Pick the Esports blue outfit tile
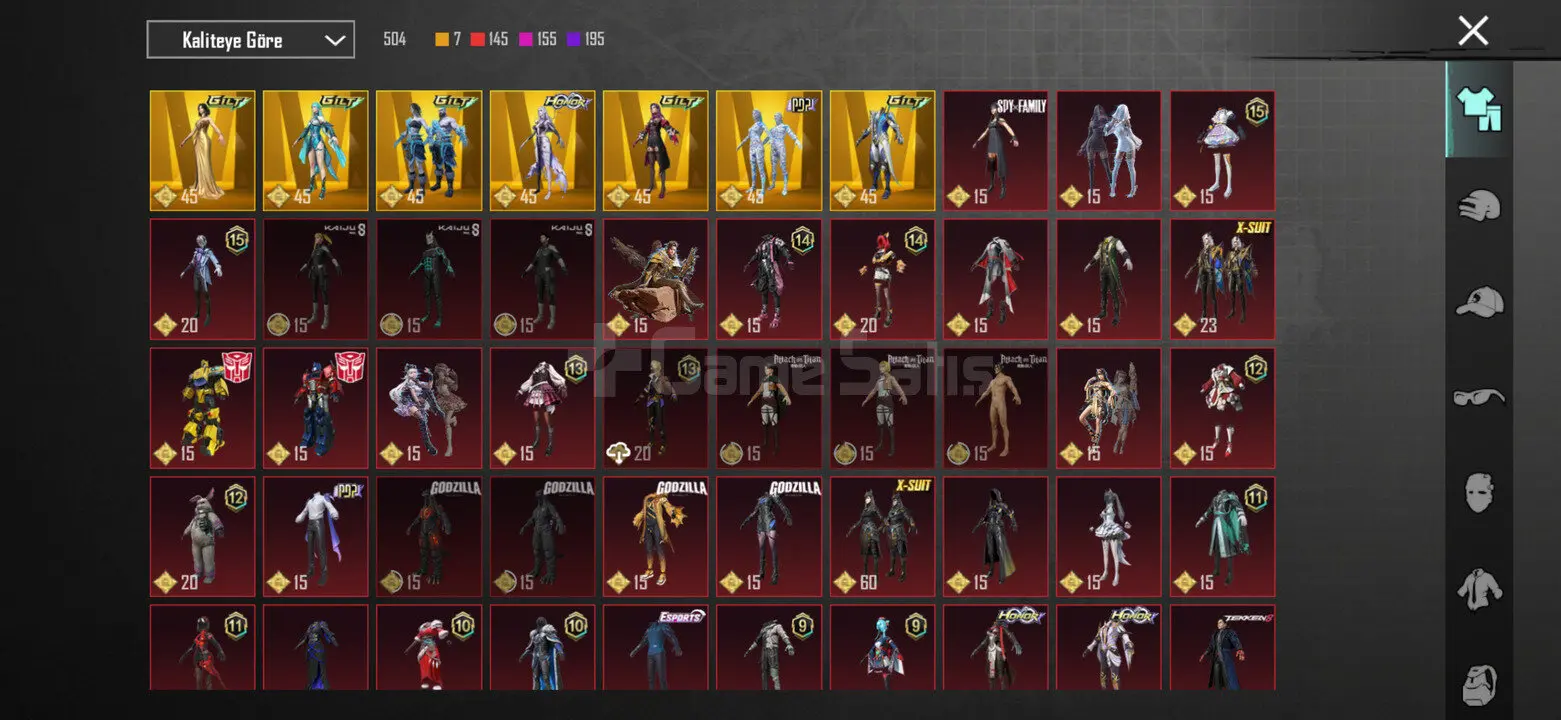1561x720 pixels. pos(655,647)
